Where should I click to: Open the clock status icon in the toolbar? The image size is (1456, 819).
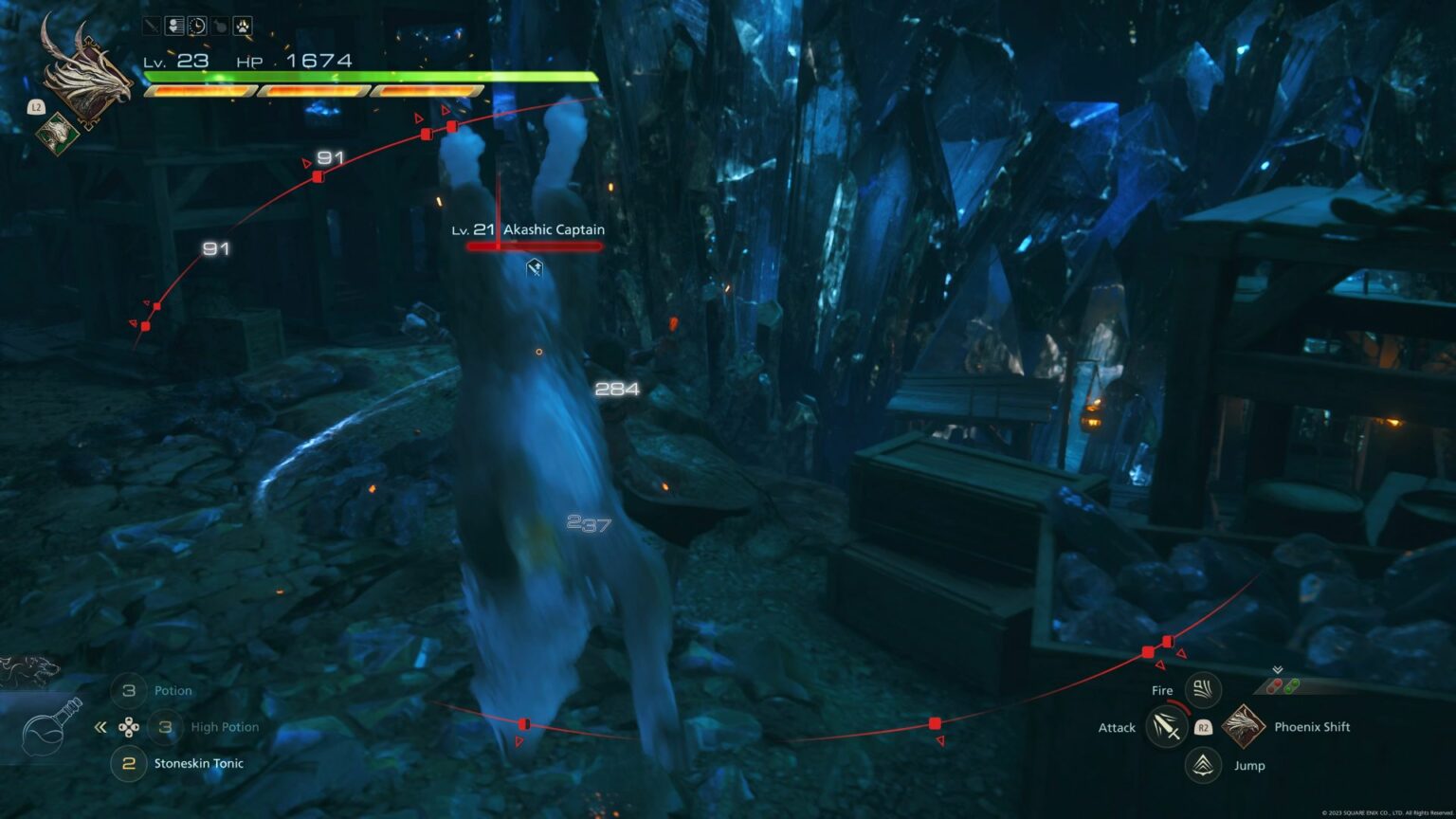pyautogui.click(x=196, y=26)
